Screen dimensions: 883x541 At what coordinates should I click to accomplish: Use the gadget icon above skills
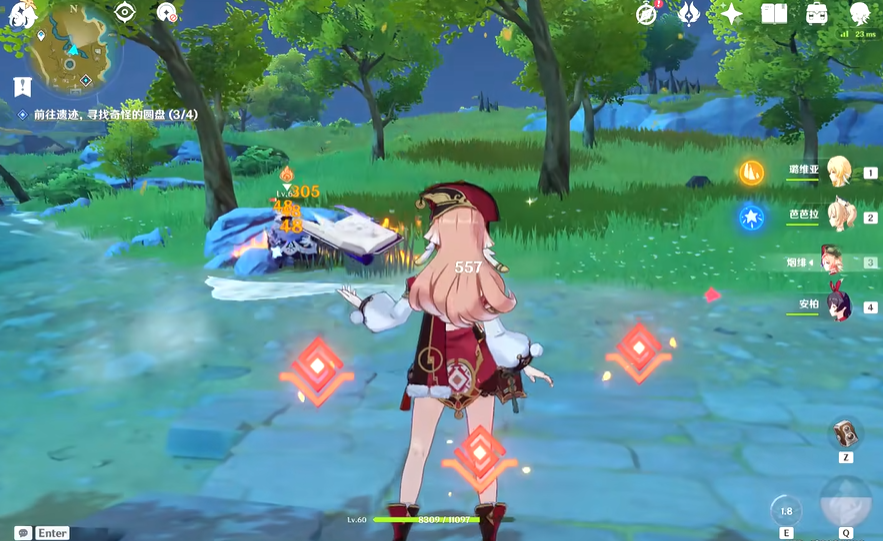(x=846, y=433)
